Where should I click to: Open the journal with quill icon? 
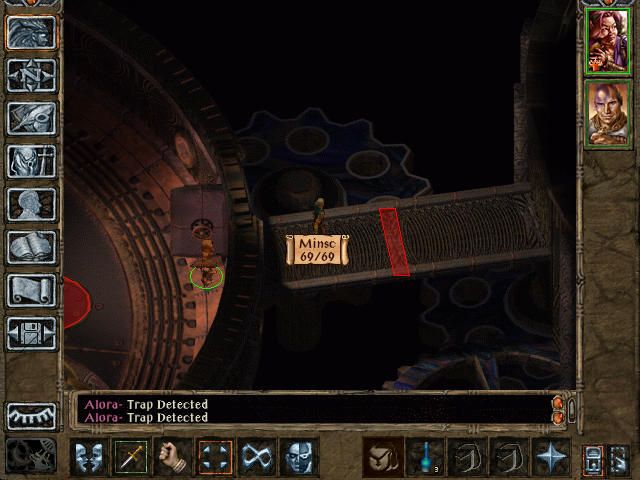click(x=31, y=118)
